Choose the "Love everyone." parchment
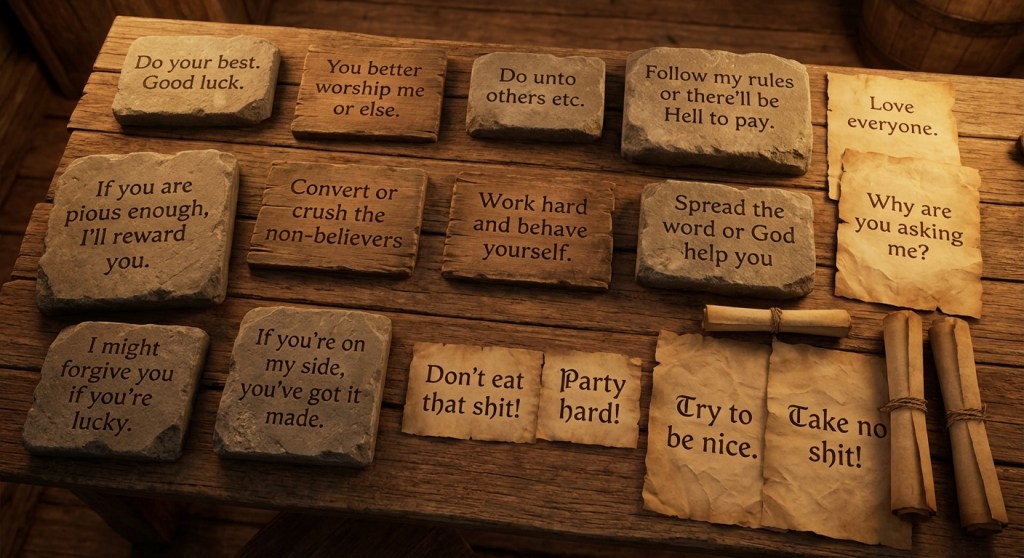Screen dimensions: 1024x558 891,117
